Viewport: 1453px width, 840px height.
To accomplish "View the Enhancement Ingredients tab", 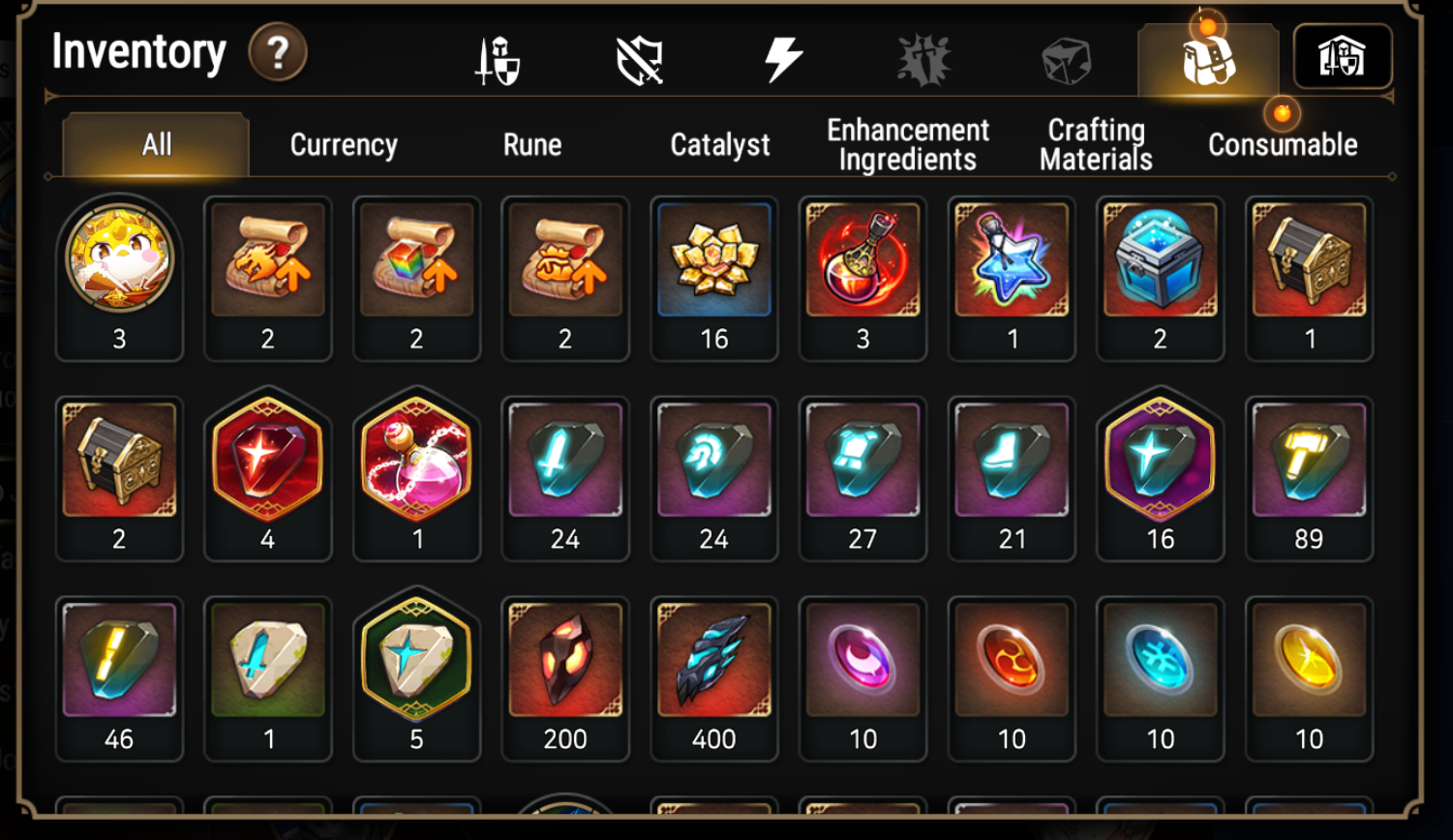I will 906,144.
